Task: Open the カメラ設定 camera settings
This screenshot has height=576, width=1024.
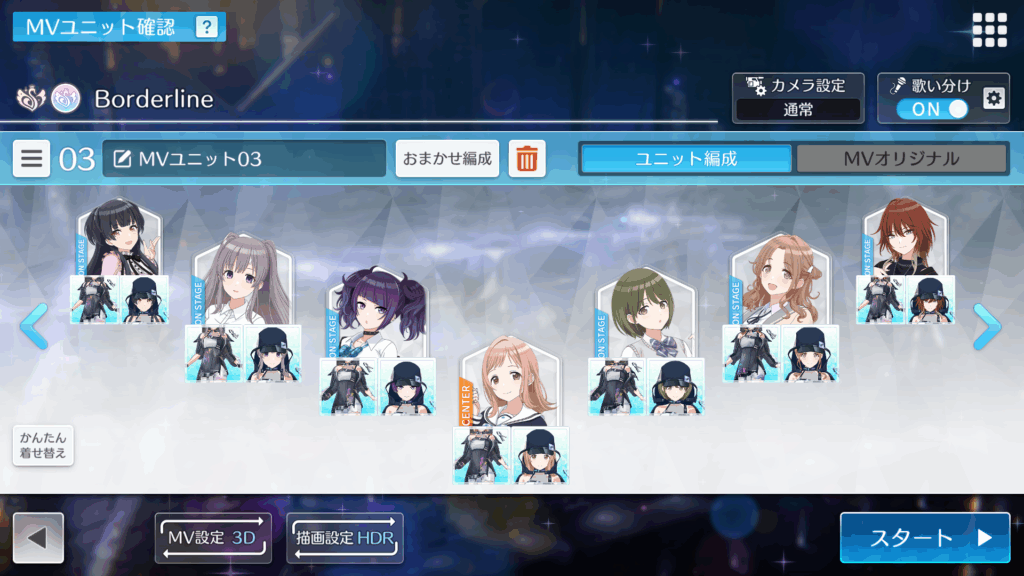Action: (x=797, y=98)
